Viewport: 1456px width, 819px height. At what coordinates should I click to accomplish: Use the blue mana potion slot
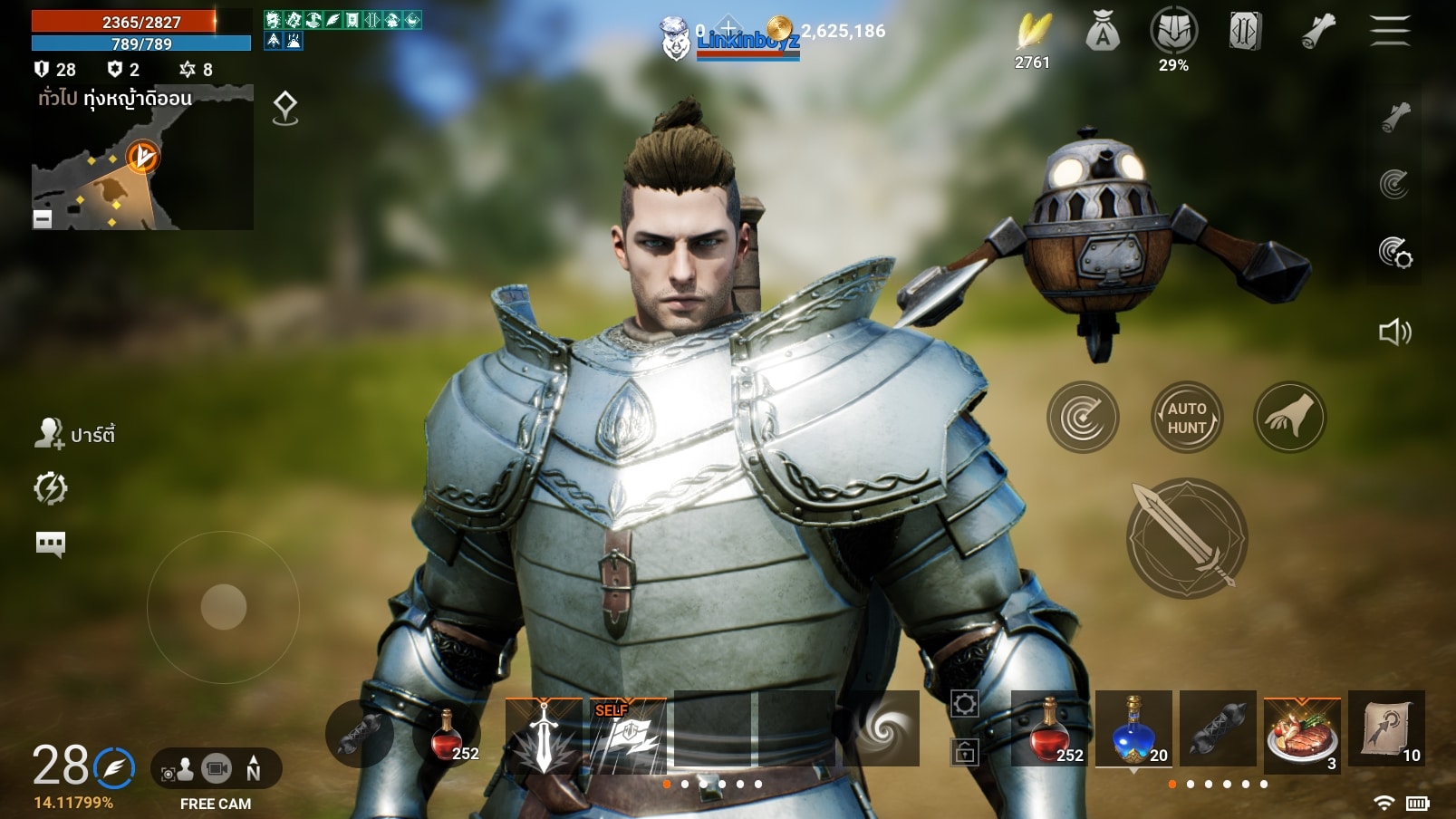click(x=1133, y=728)
